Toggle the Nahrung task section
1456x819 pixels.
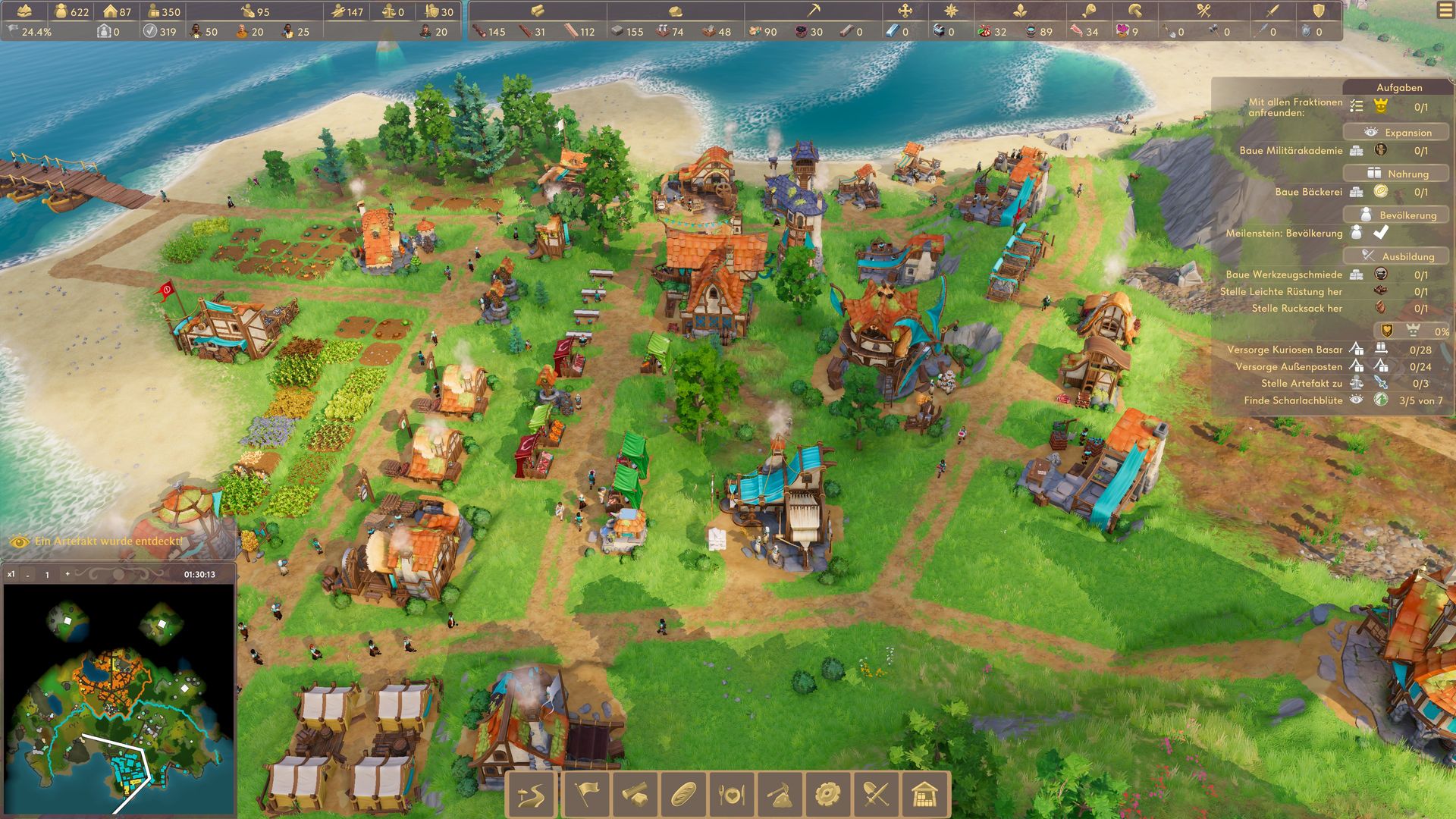(1398, 174)
